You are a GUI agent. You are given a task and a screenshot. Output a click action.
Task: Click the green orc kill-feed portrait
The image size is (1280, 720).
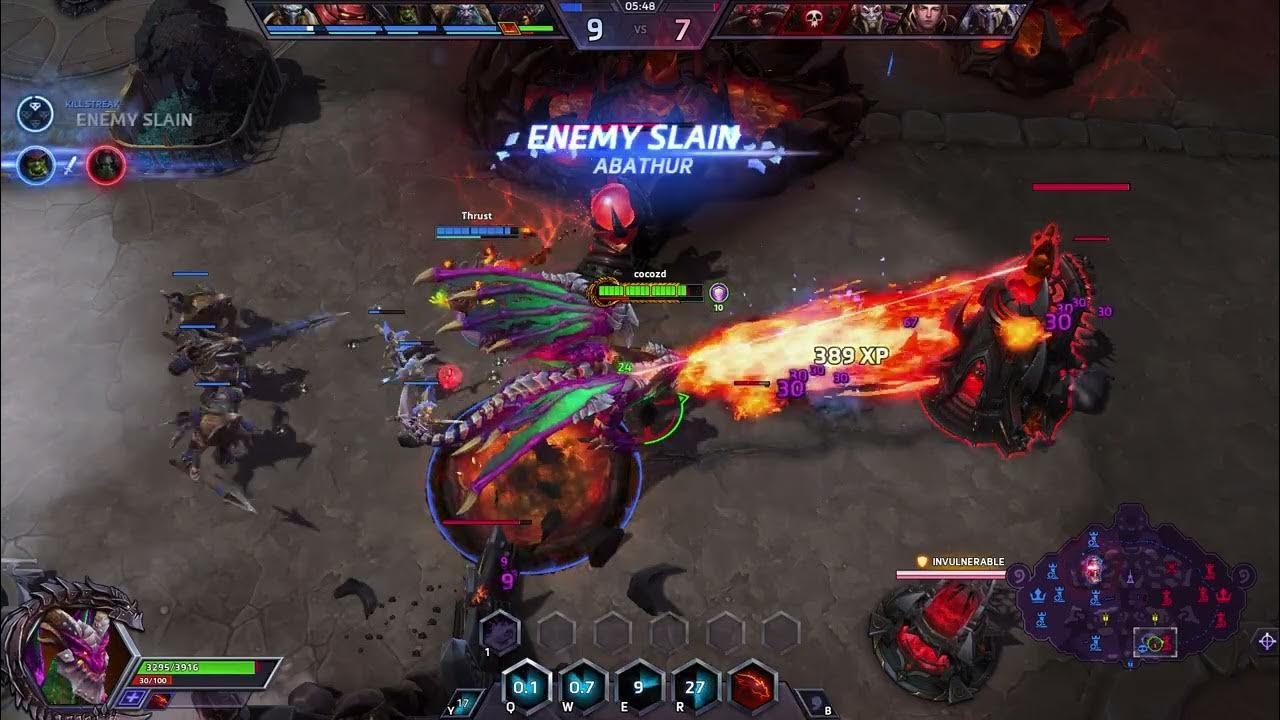point(36,165)
